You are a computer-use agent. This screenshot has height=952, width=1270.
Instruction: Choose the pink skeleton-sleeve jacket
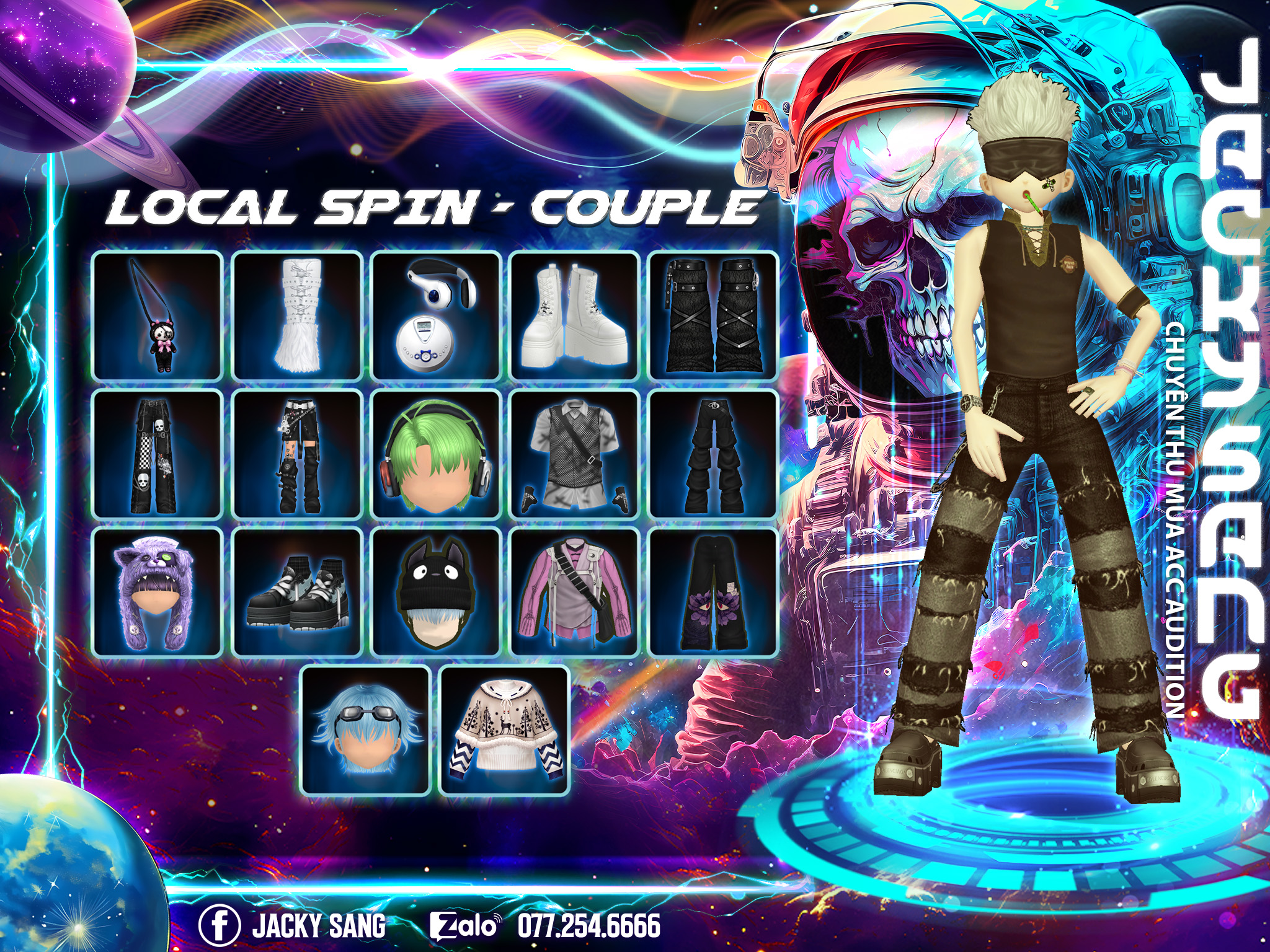[x=575, y=593]
